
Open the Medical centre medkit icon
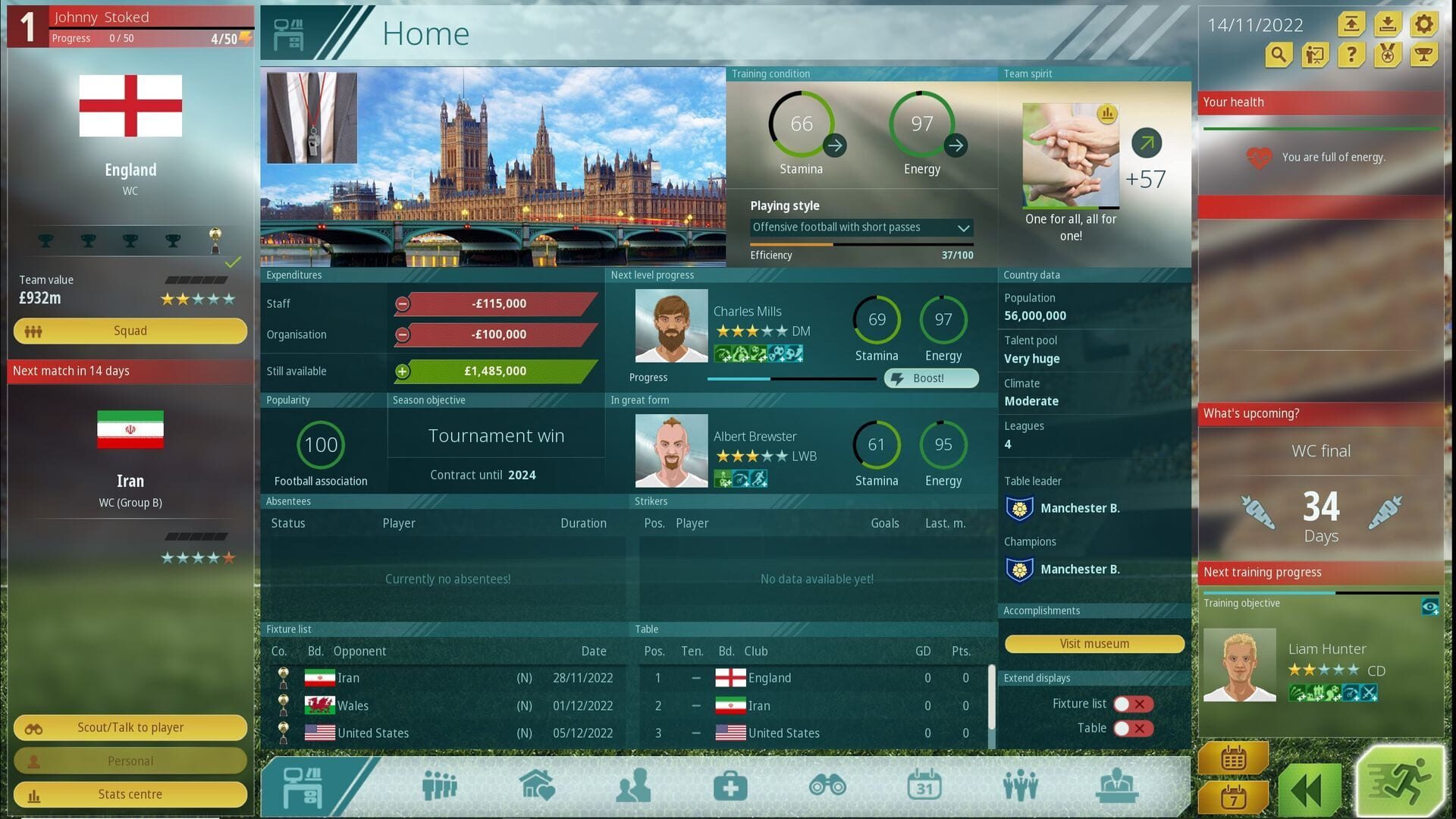728,785
